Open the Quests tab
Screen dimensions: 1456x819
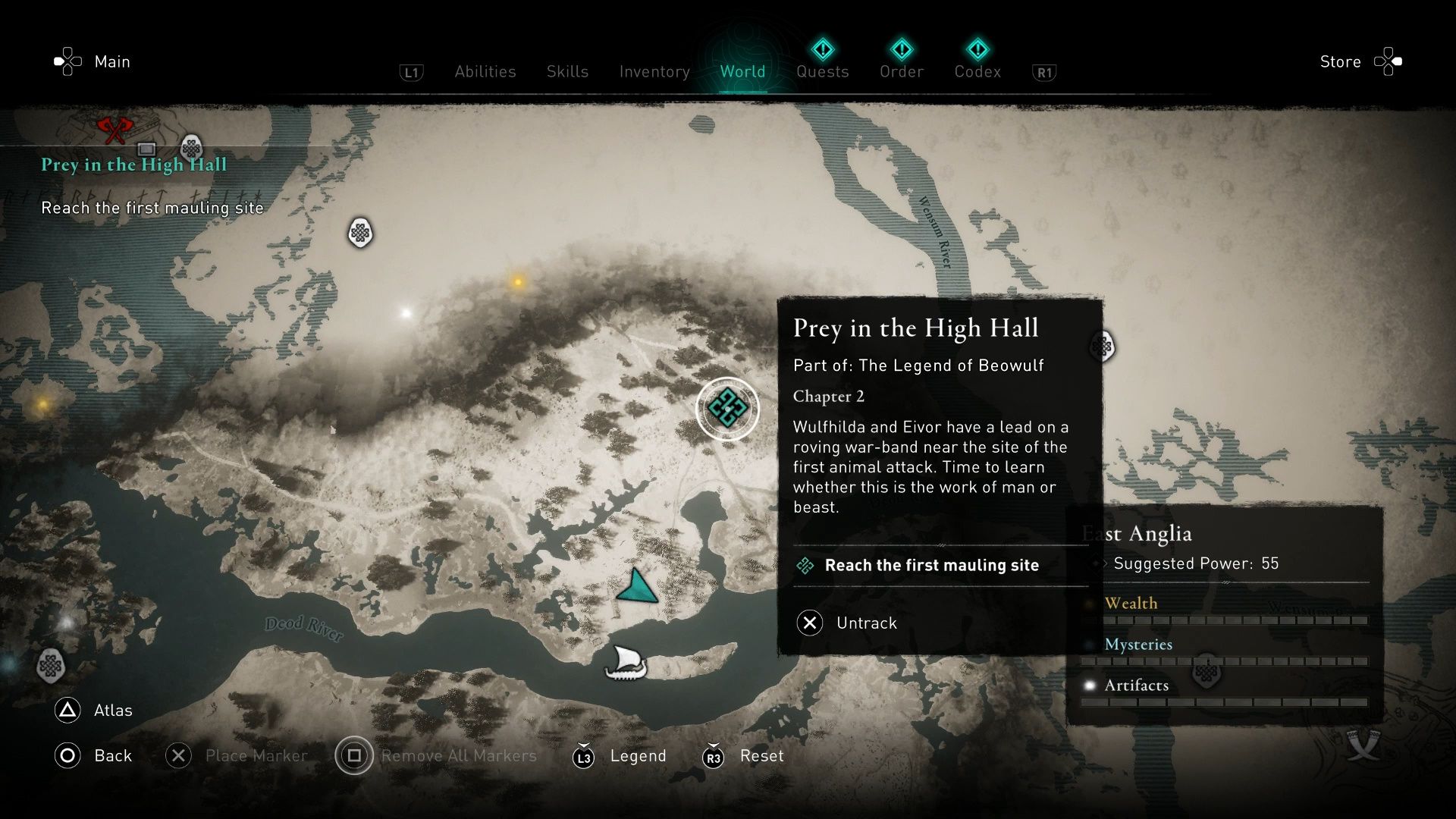pos(822,72)
